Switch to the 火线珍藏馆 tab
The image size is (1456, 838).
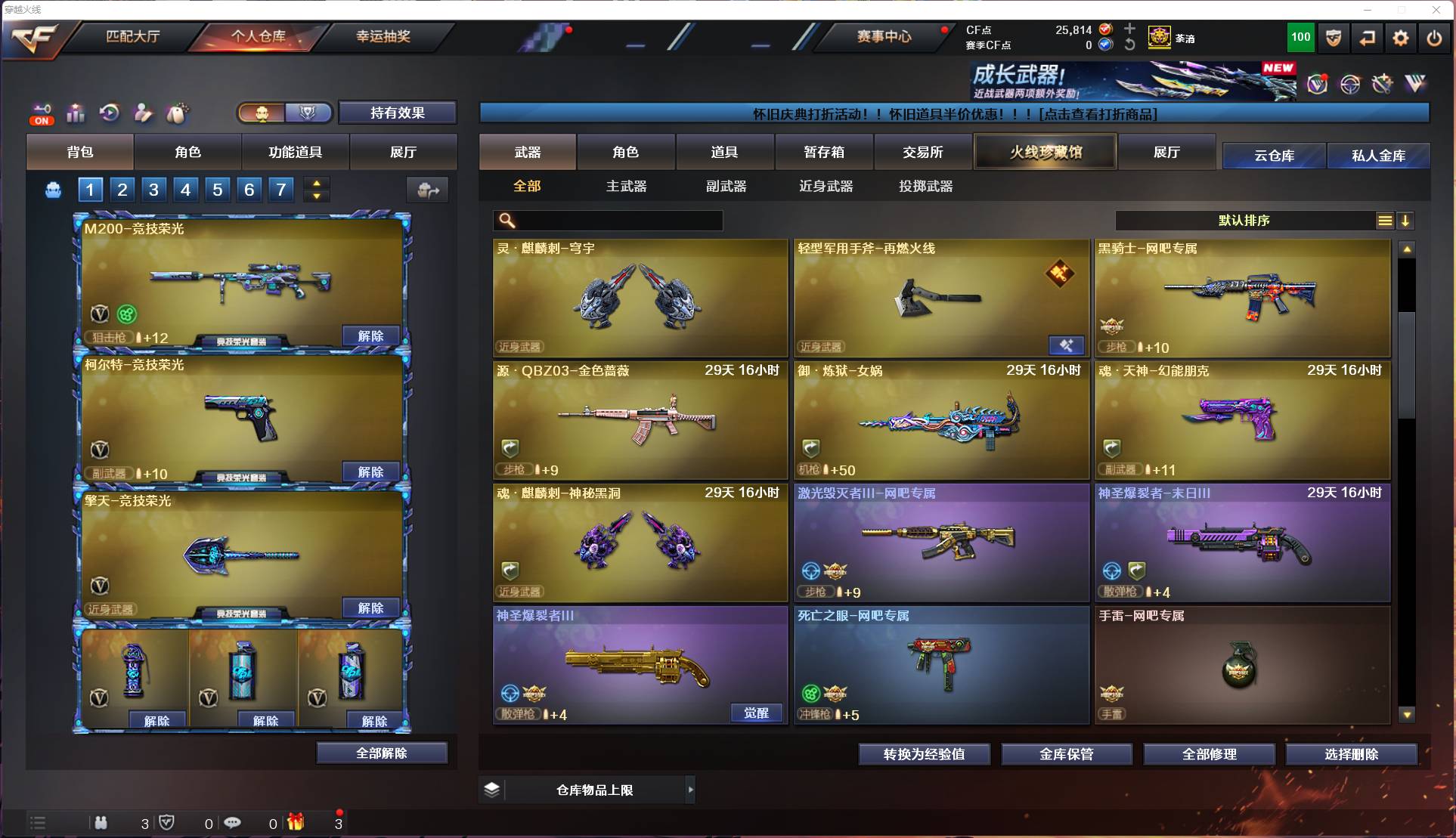coord(1045,151)
